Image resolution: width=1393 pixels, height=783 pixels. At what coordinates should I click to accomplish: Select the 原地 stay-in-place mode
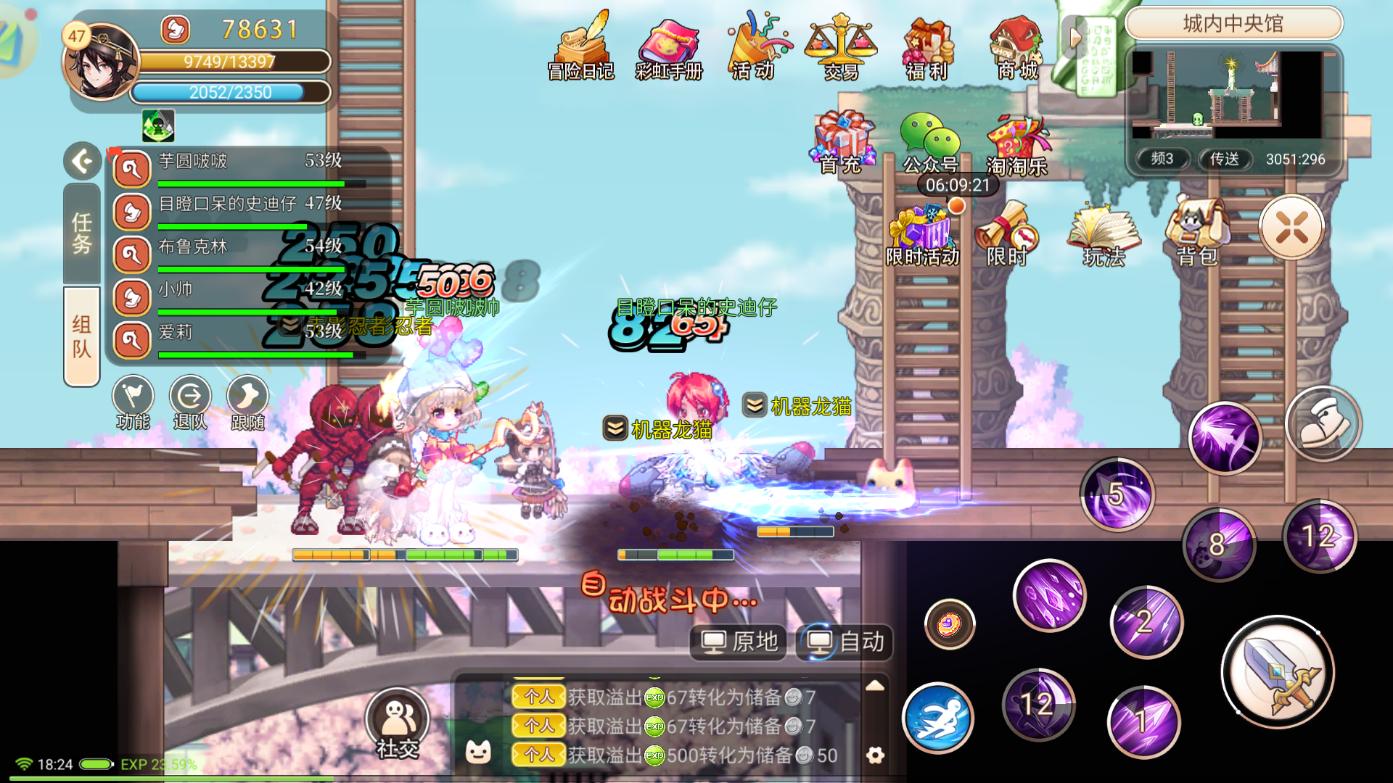point(740,641)
